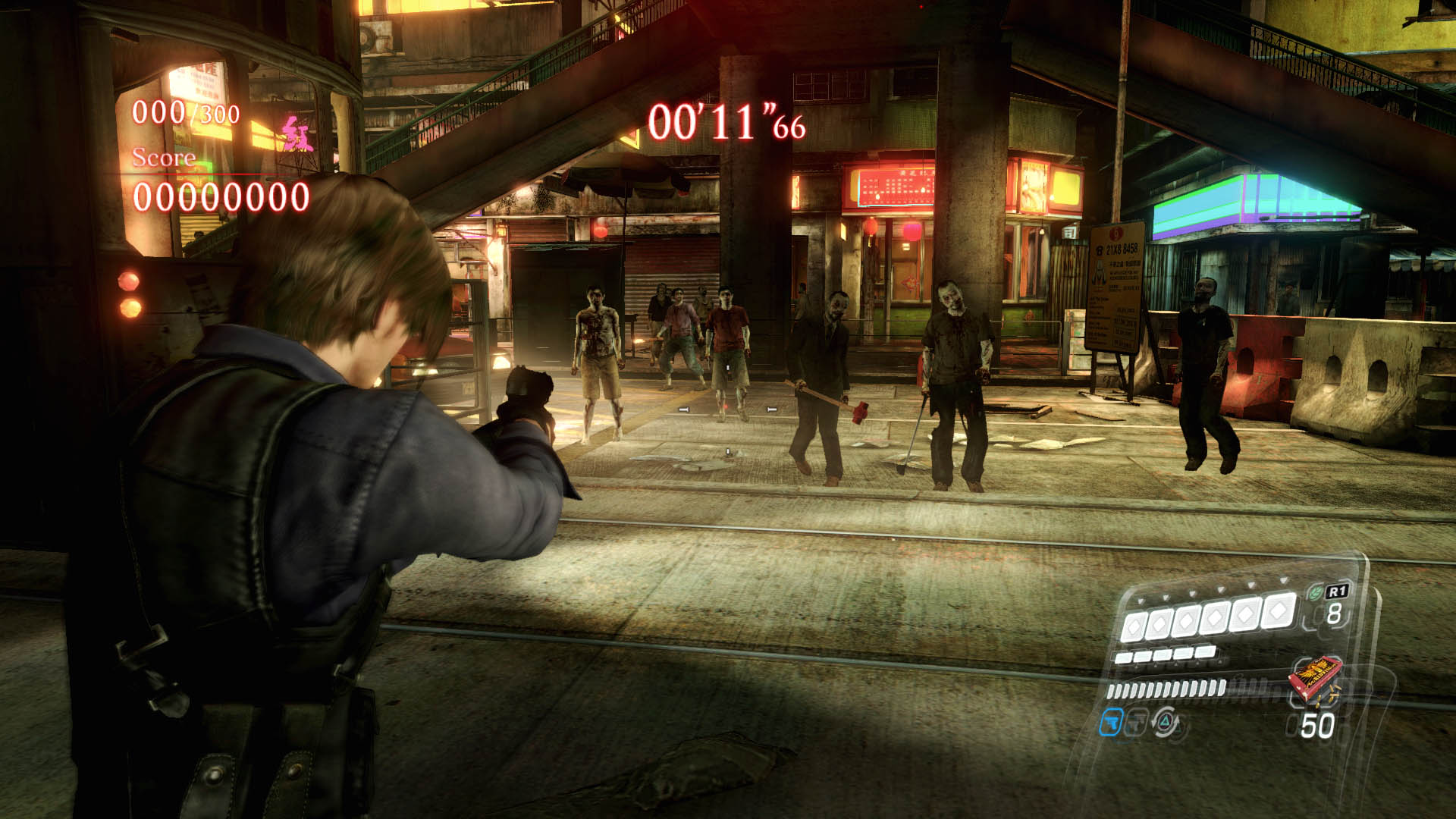The image size is (1456, 819).
Task: Click the R1 button prompt icon
Action: (x=1338, y=591)
